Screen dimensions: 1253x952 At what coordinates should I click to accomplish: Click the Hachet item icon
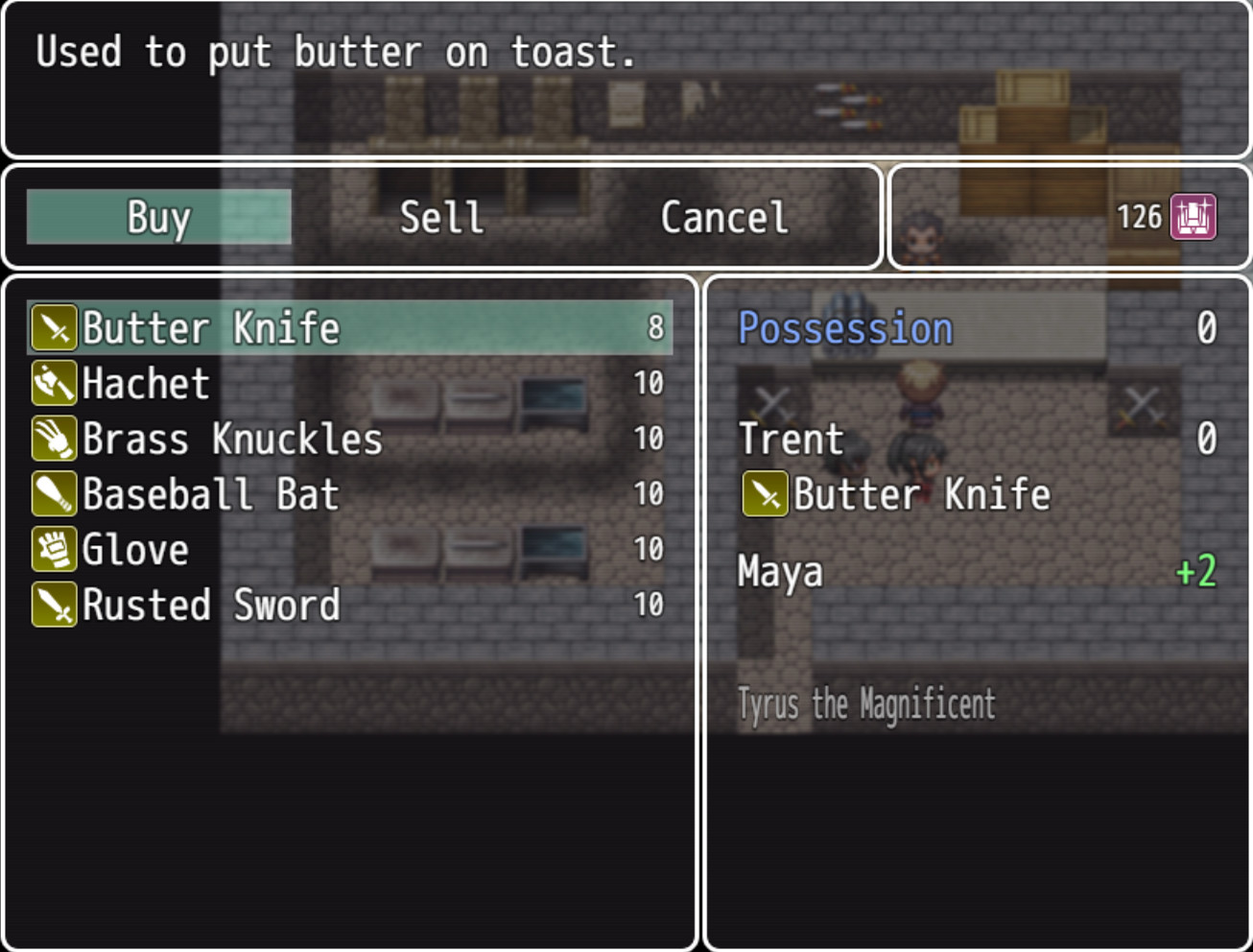(55, 383)
